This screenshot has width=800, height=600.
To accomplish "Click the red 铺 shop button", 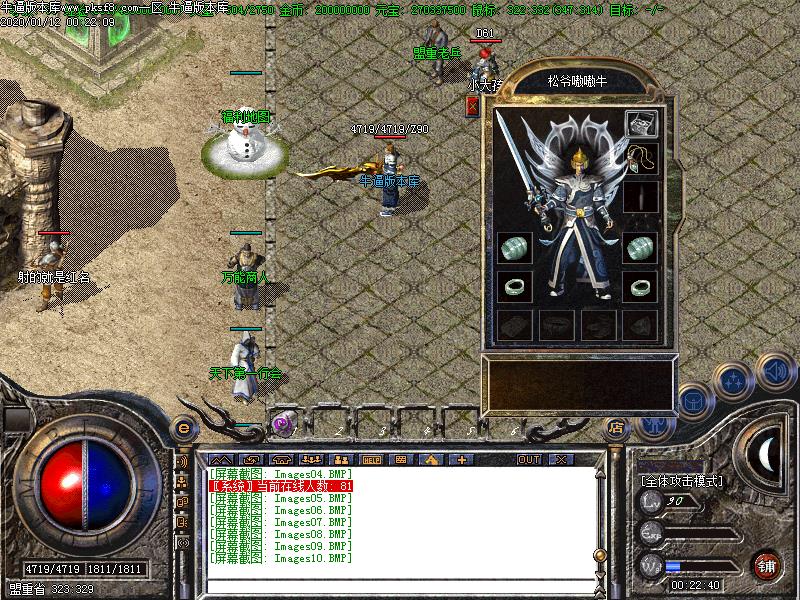I will pyautogui.click(x=767, y=564).
